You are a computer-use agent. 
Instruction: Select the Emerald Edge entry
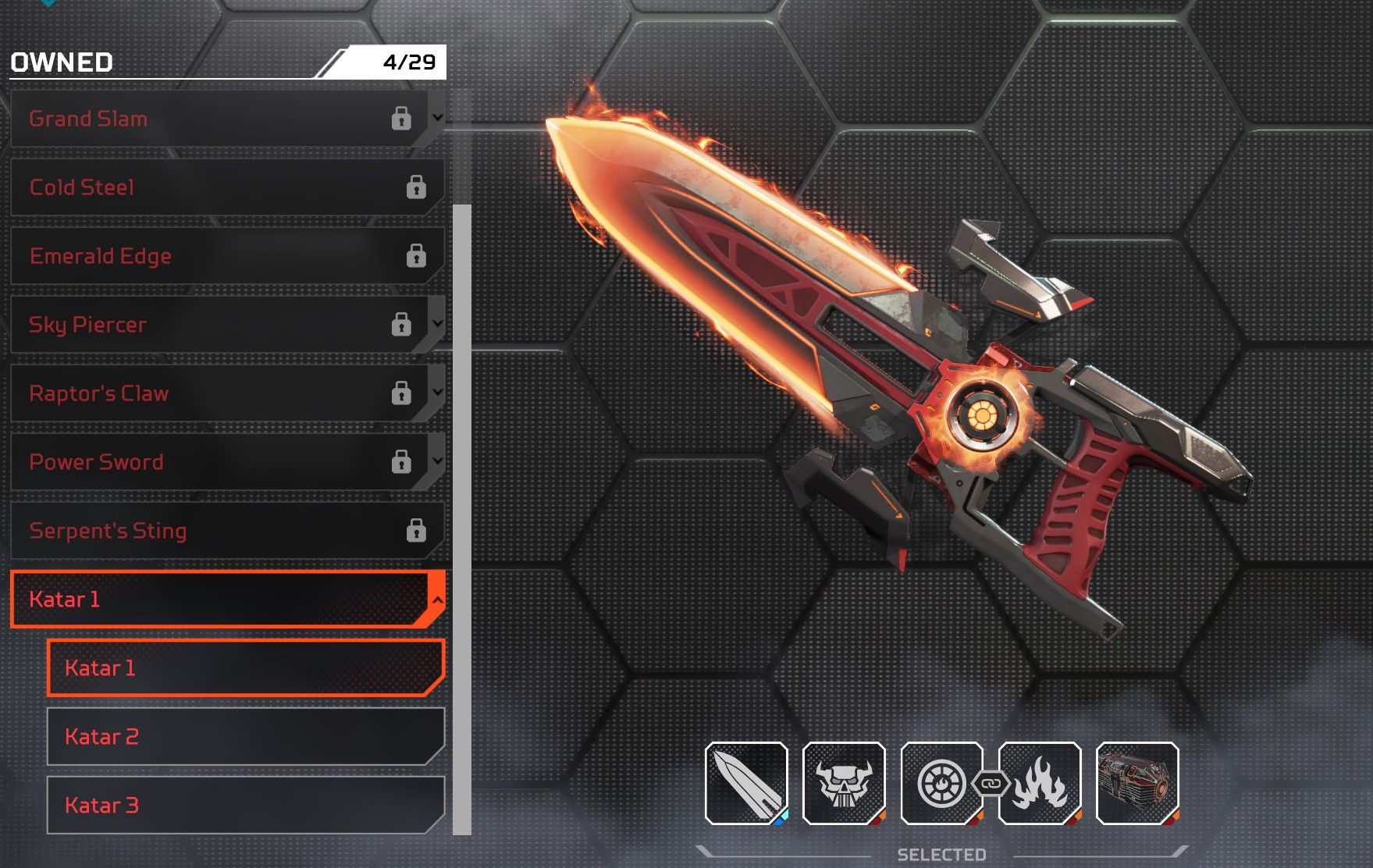[226, 256]
